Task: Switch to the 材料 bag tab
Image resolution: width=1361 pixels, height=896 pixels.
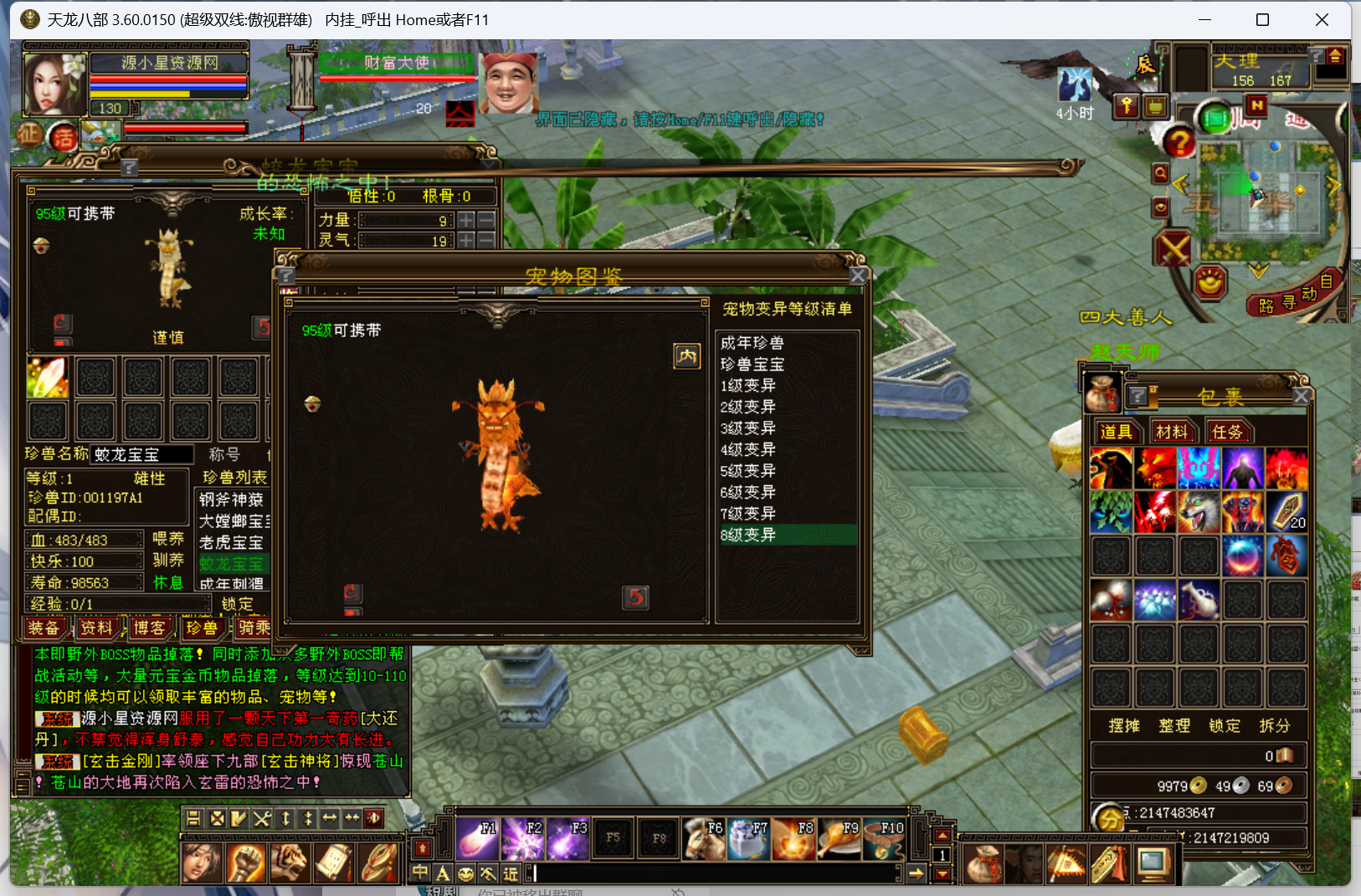Action: 1171,432
